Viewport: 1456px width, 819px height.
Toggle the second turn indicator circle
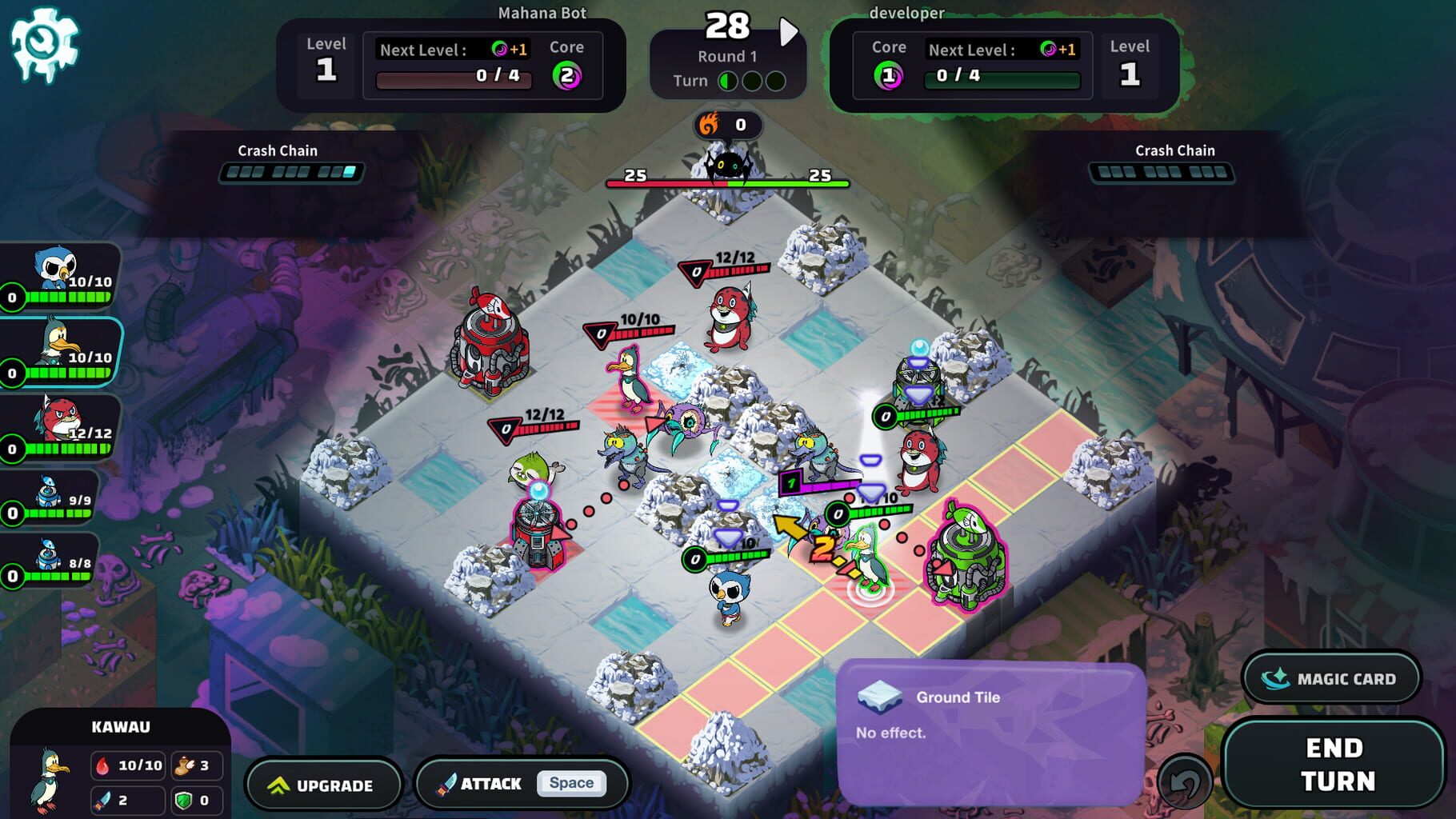tap(752, 82)
